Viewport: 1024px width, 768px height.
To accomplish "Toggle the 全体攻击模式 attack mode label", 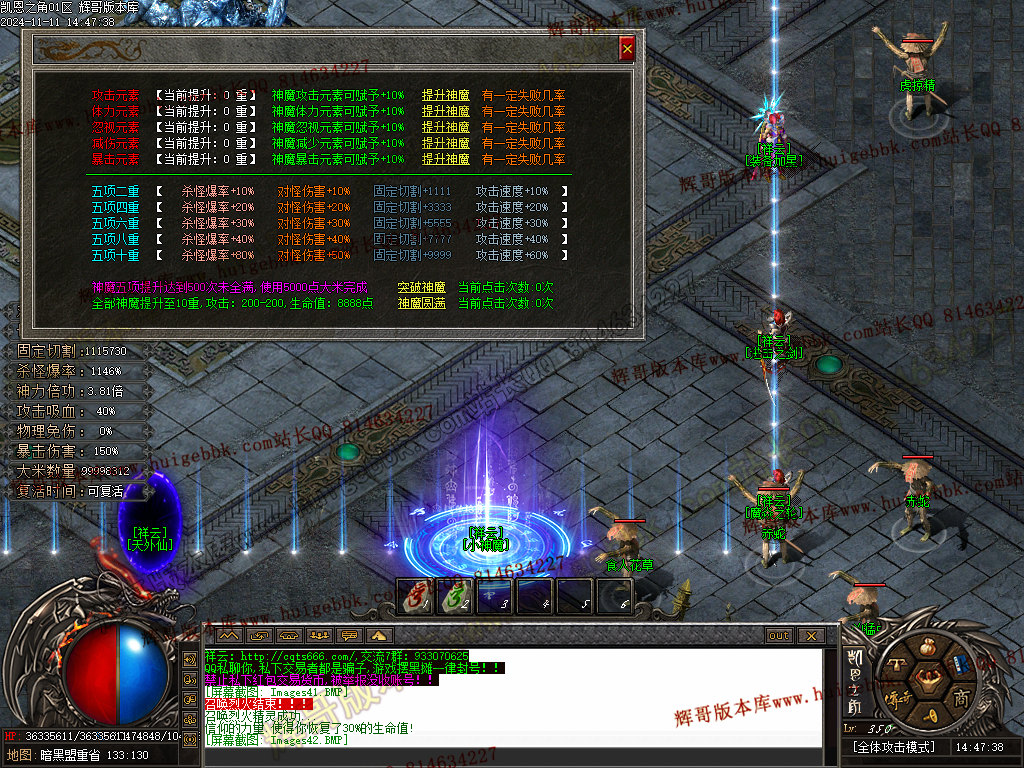I will tap(893, 747).
